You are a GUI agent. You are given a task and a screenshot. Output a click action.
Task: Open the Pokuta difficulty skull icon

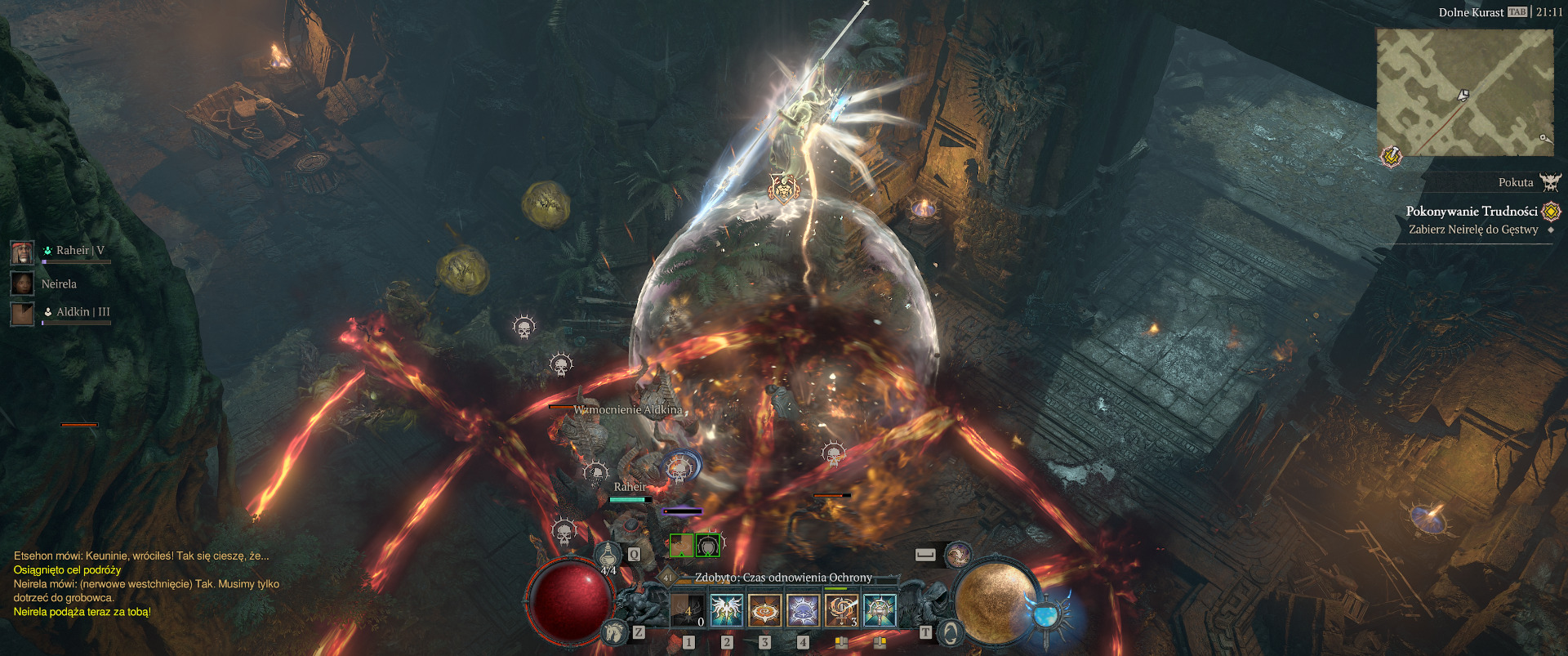coord(1550,182)
